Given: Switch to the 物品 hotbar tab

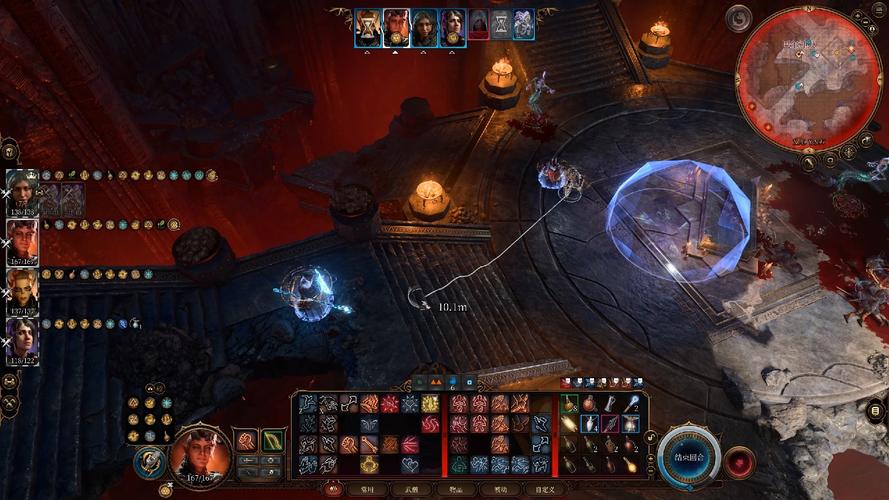Looking at the screenshot, I should 455,489.
